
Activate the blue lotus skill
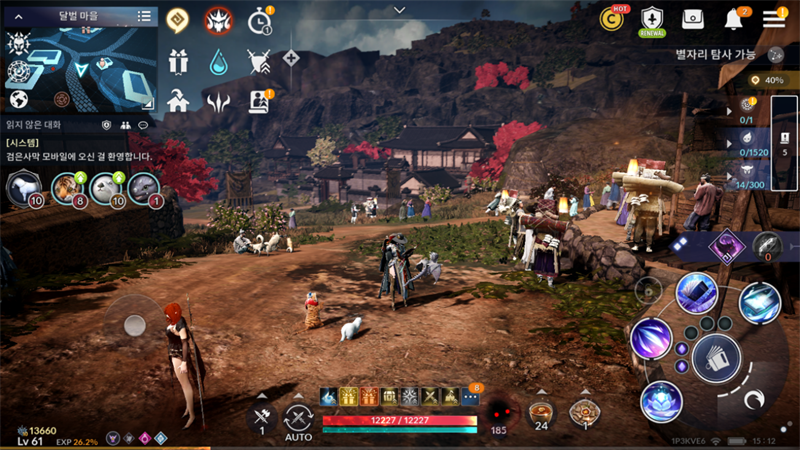point(661,401)
